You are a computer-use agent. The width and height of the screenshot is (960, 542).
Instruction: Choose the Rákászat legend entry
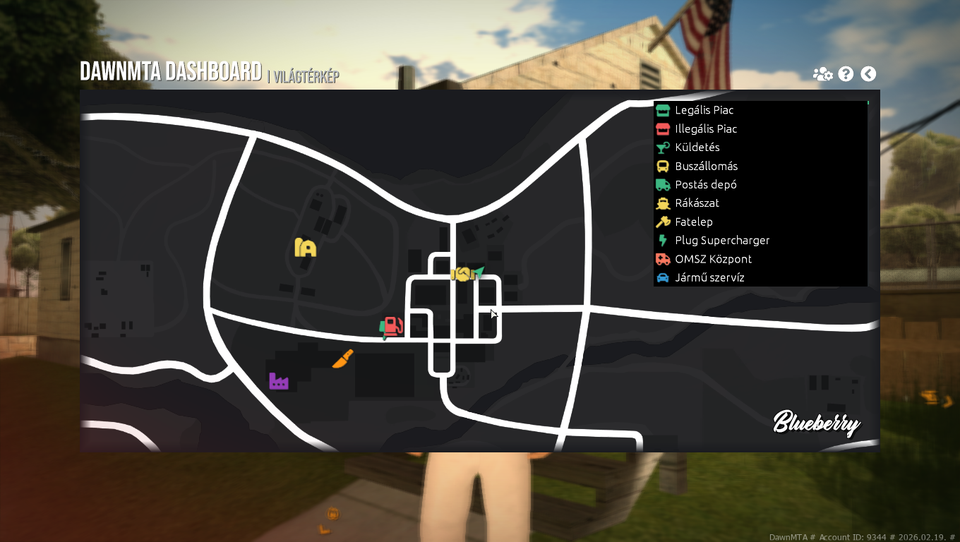pyautogui.click(x=696, y=203)
